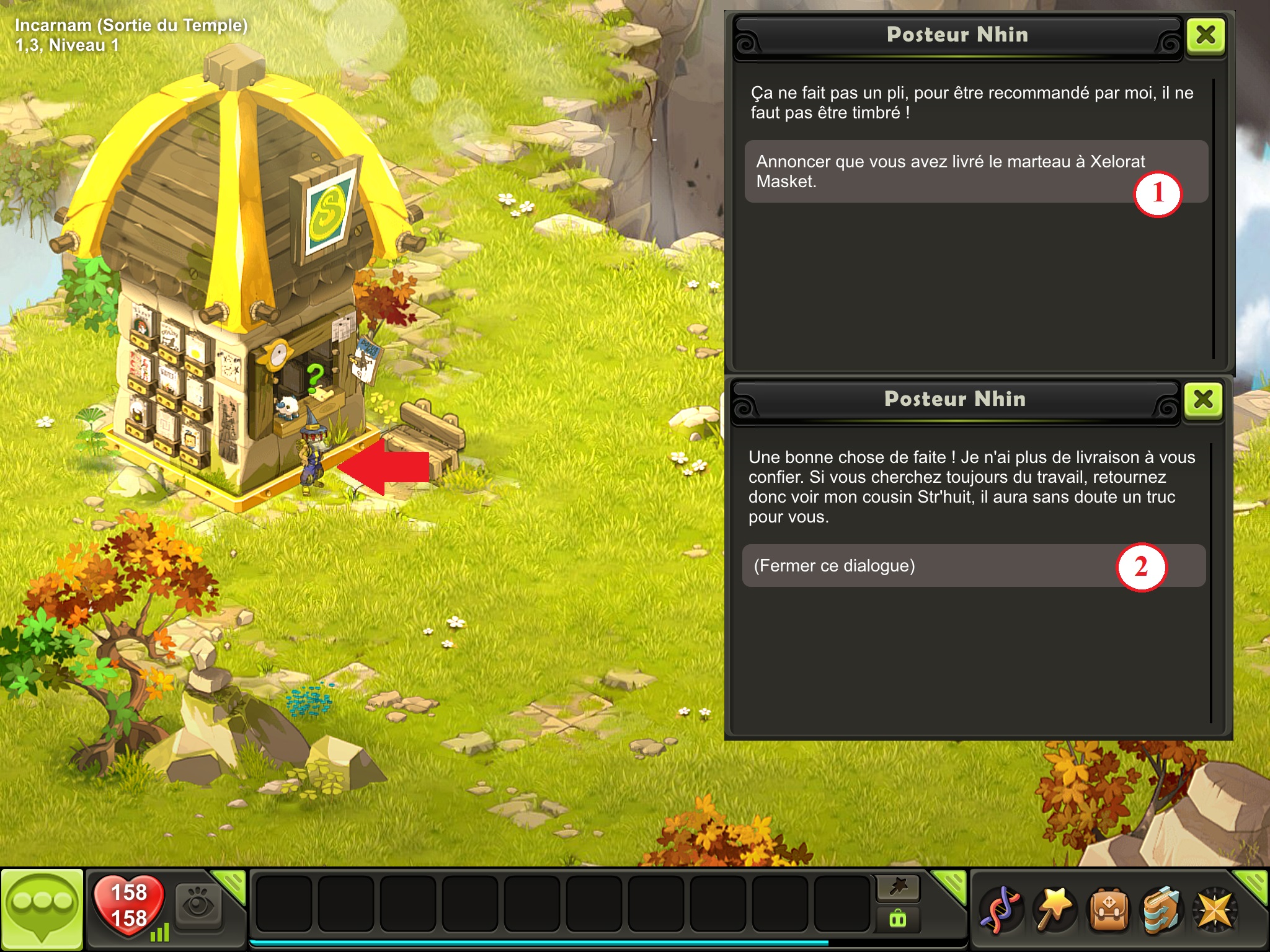
Task: Open the compass star map
Action: point(1215,910)
